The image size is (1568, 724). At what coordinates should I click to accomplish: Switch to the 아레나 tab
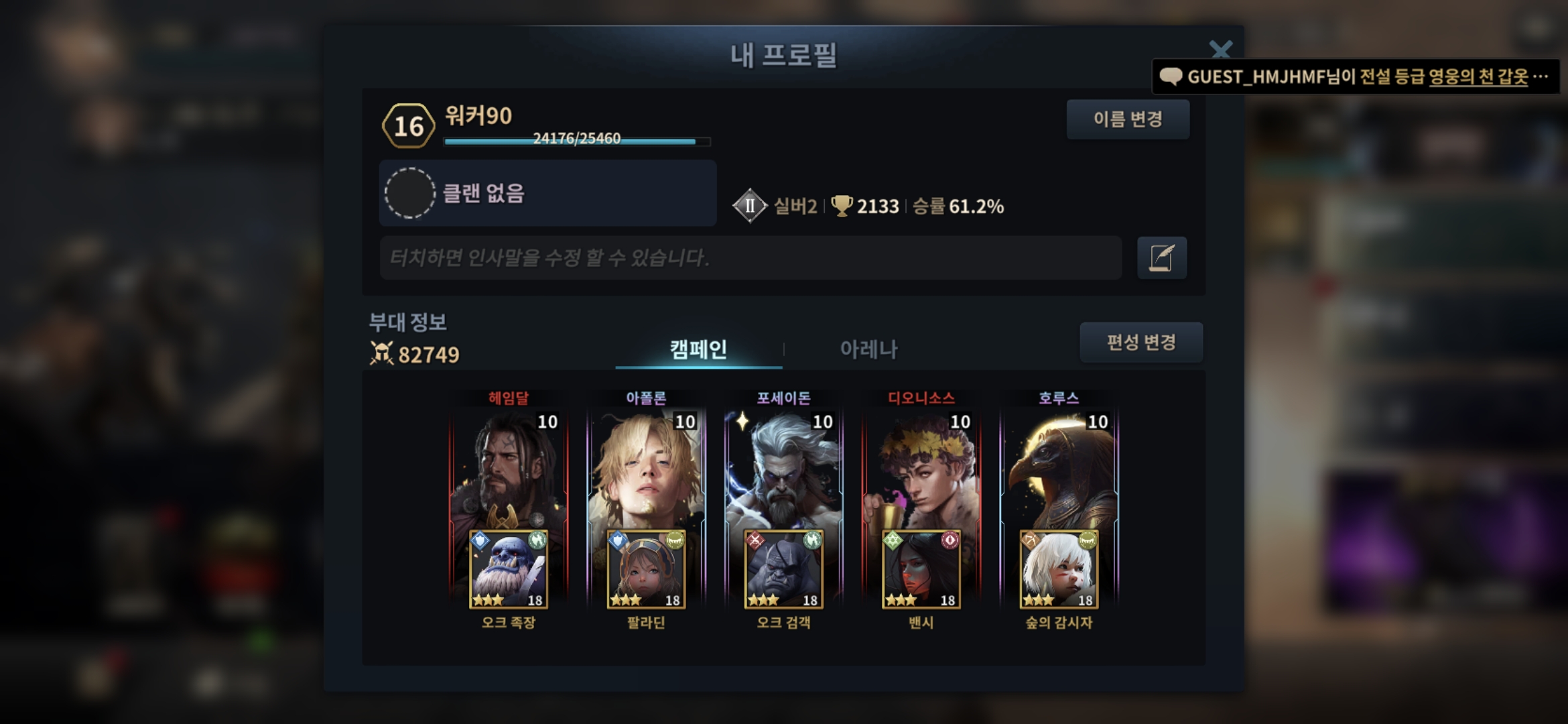(x=868, y=349)
